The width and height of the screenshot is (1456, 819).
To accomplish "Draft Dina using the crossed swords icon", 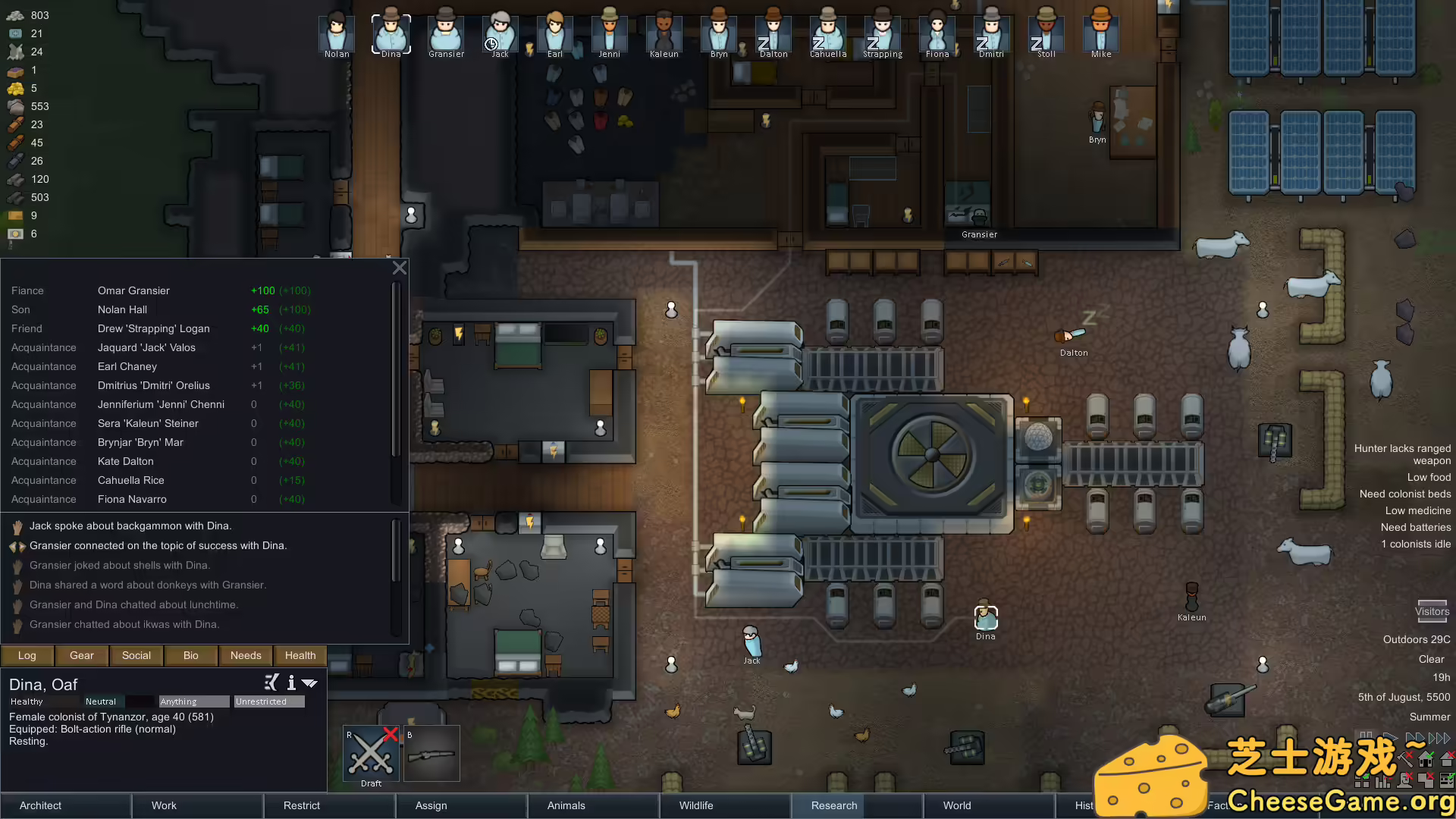I will coord(370,752).
